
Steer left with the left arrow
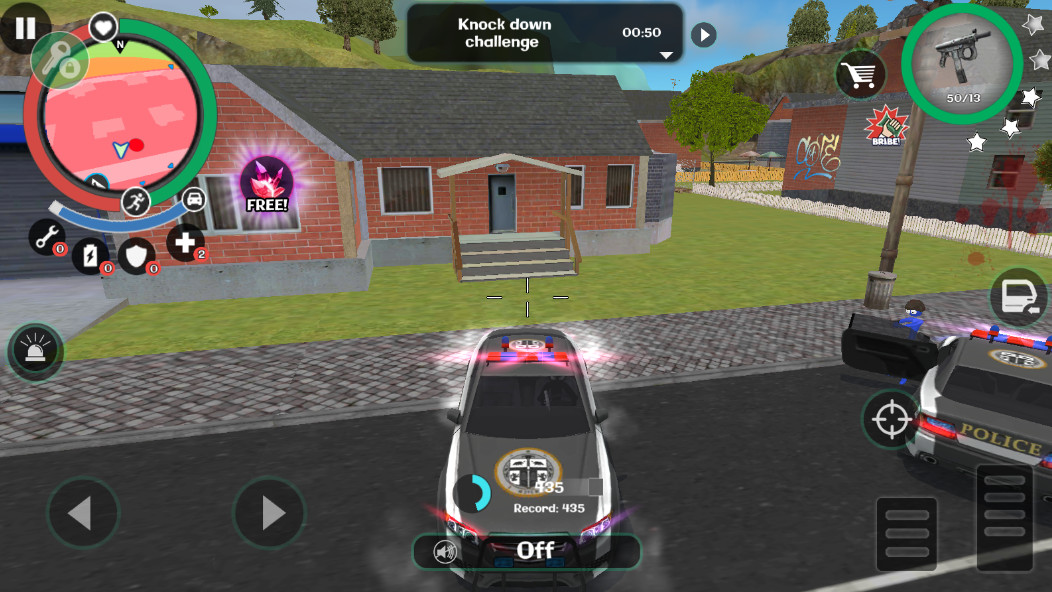(82, 513)
